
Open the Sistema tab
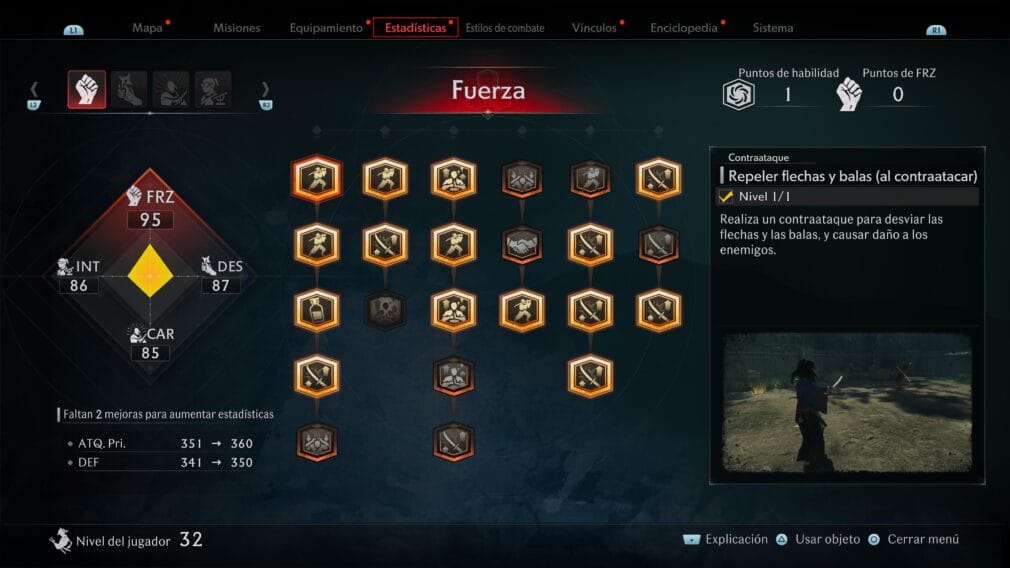point(773,28)
